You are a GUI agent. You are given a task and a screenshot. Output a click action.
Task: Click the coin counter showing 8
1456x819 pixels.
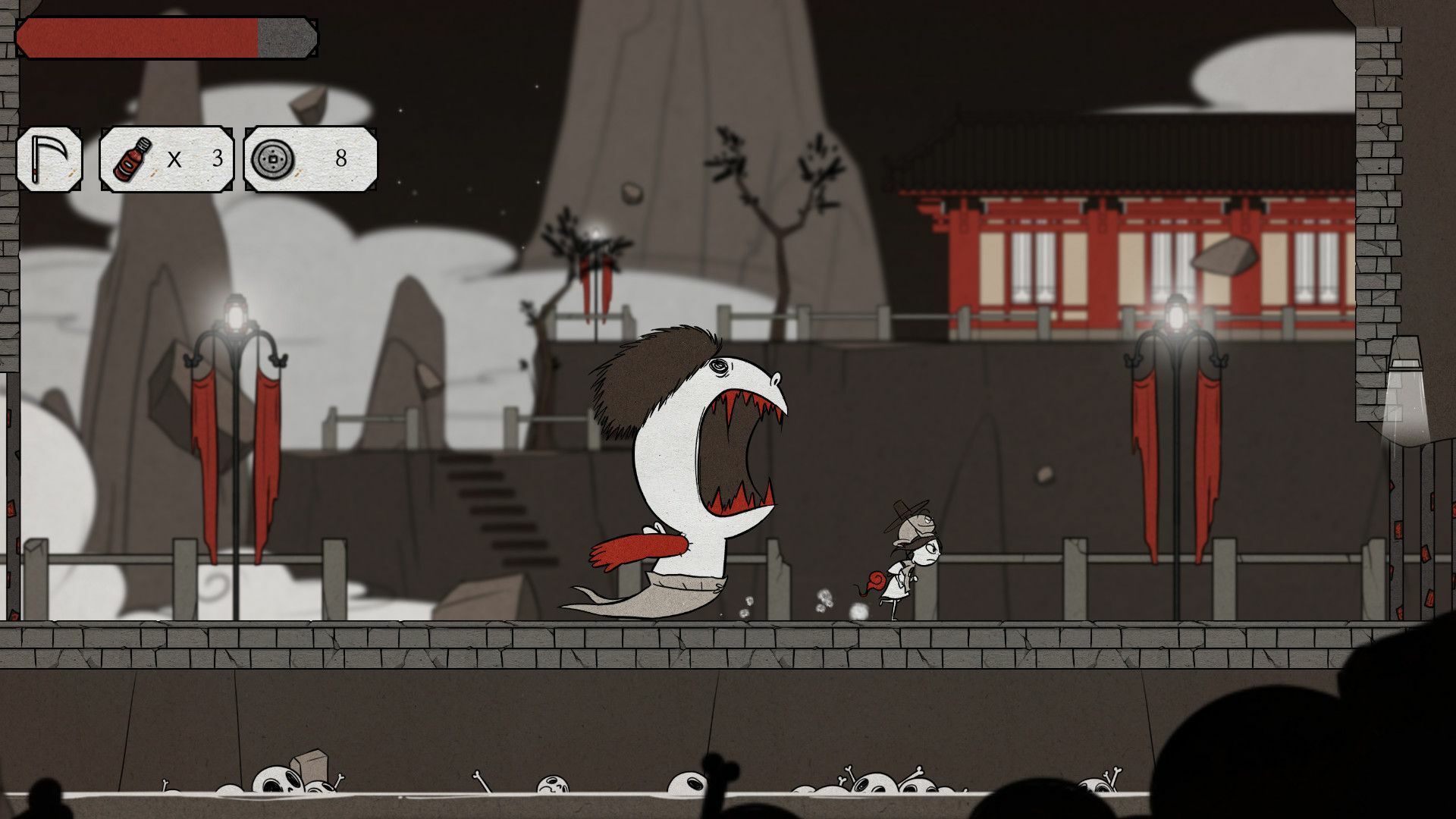(340, 159)
